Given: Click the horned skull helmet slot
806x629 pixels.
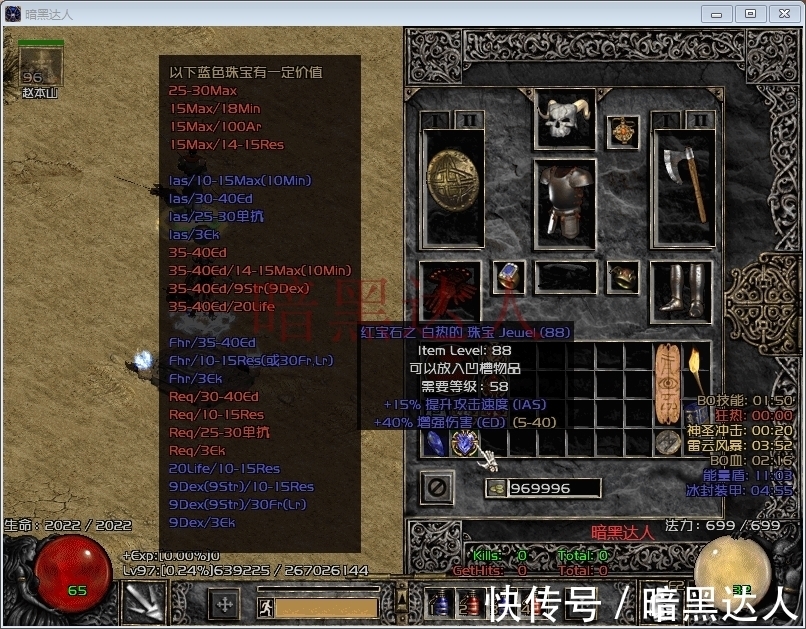Looking at the screenshot, I should [565, 119].
